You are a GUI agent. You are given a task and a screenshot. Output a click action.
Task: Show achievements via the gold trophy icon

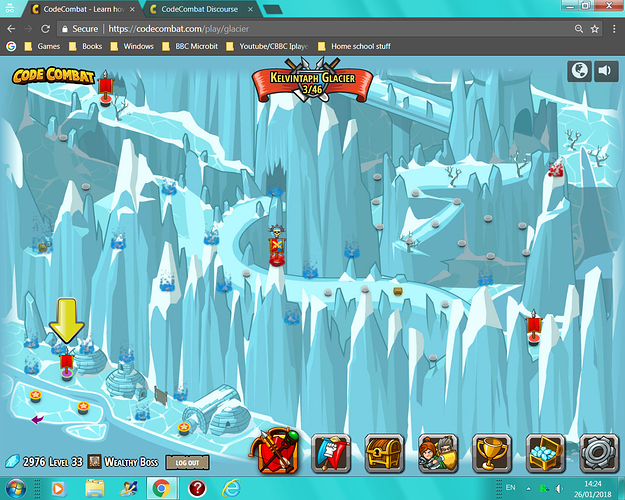coord(491,453)
